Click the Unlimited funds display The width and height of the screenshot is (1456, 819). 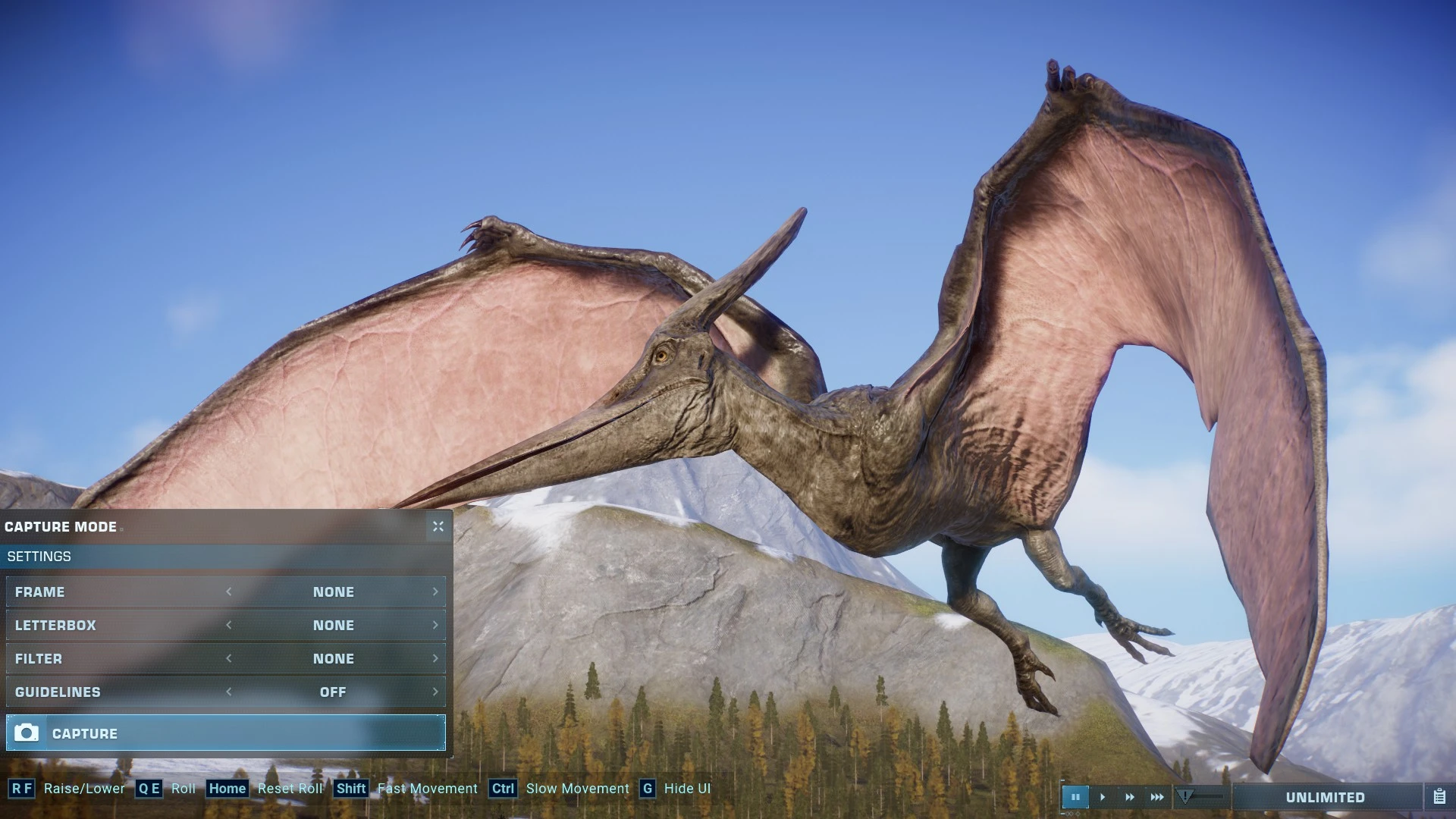1325,797
